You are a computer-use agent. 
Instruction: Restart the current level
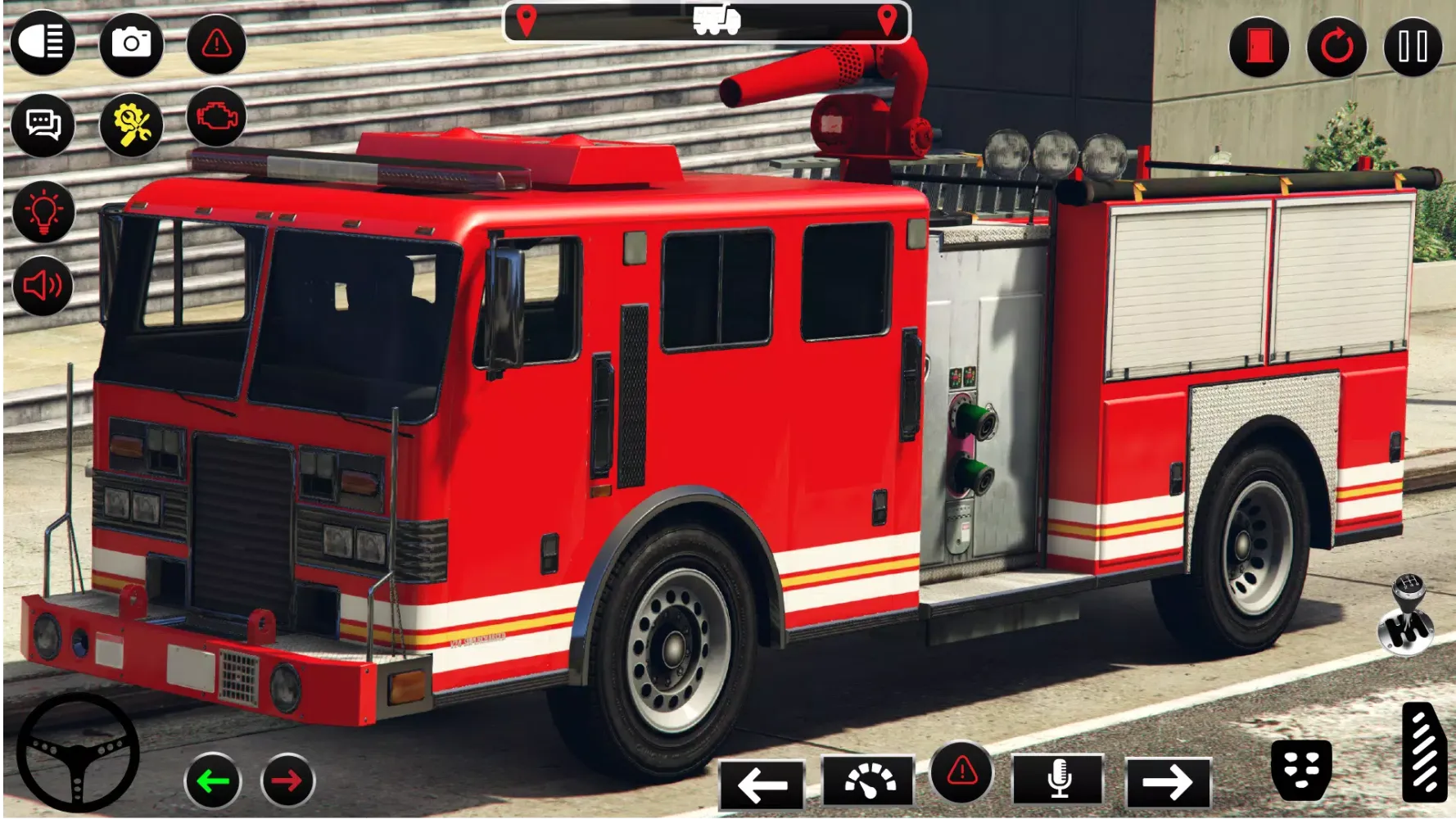click(1336, 47)
